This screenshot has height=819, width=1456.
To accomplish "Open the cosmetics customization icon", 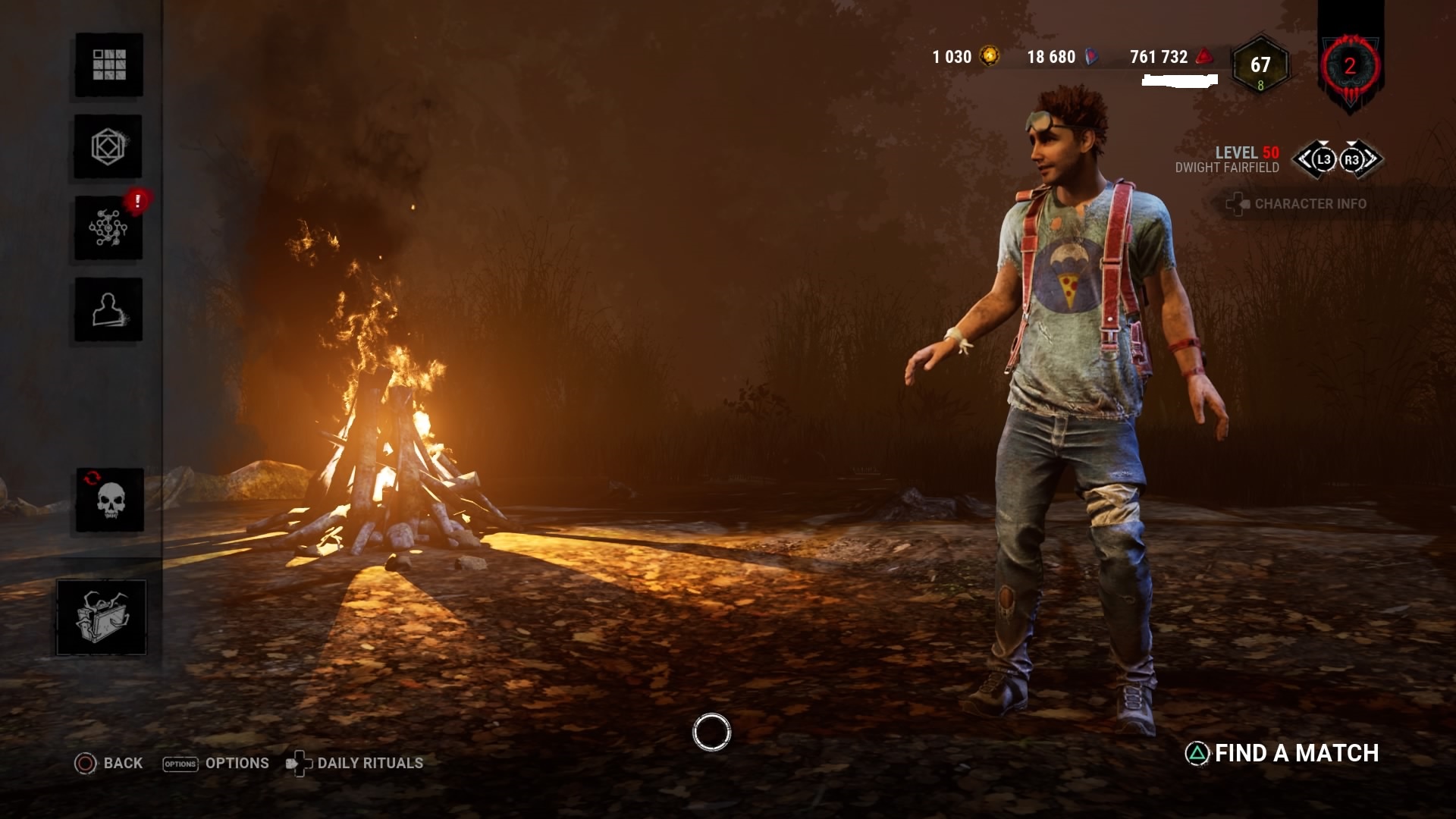I will [108, 146].
